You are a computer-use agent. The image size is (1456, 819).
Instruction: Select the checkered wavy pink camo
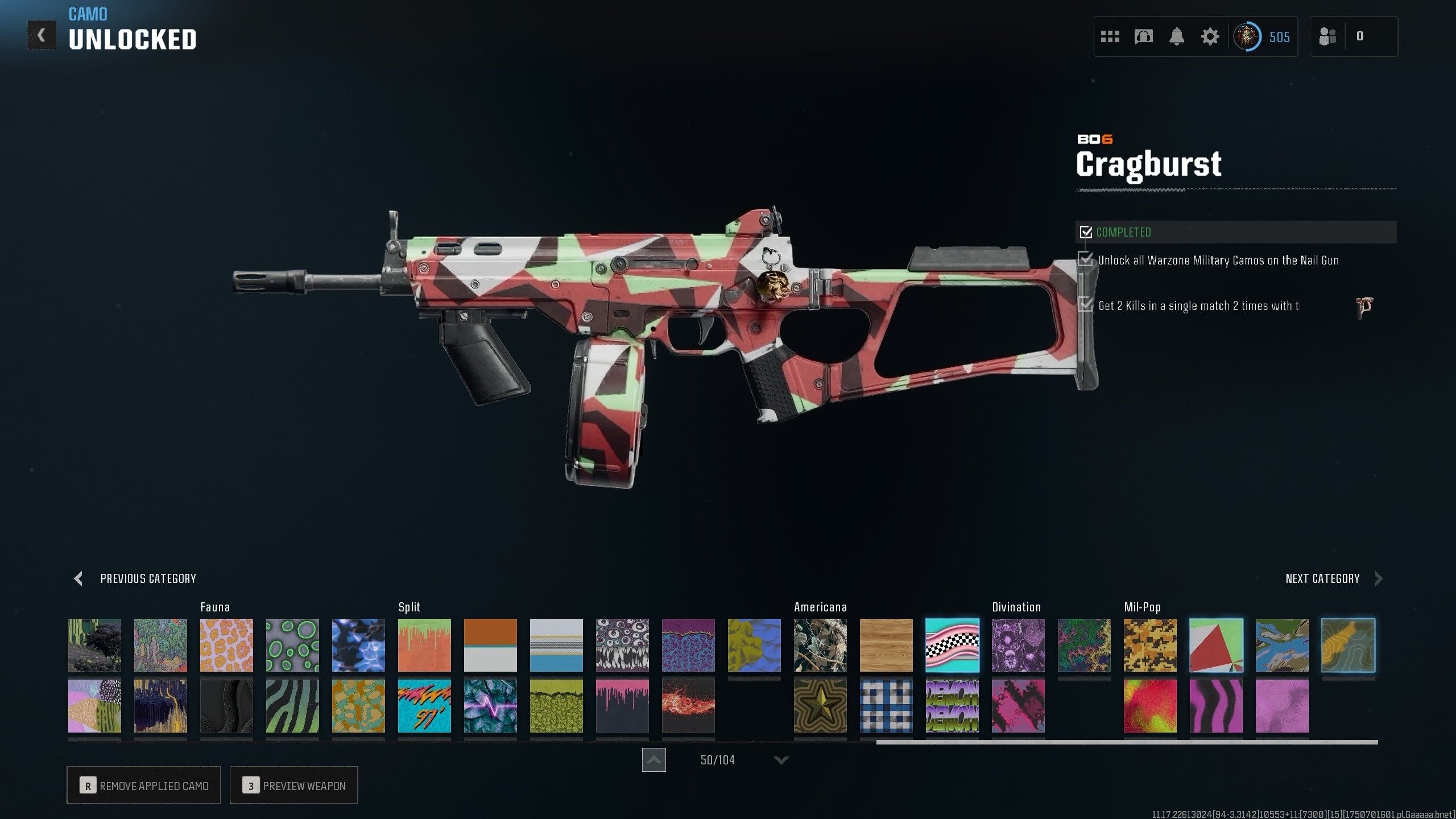tap(952, 645)
